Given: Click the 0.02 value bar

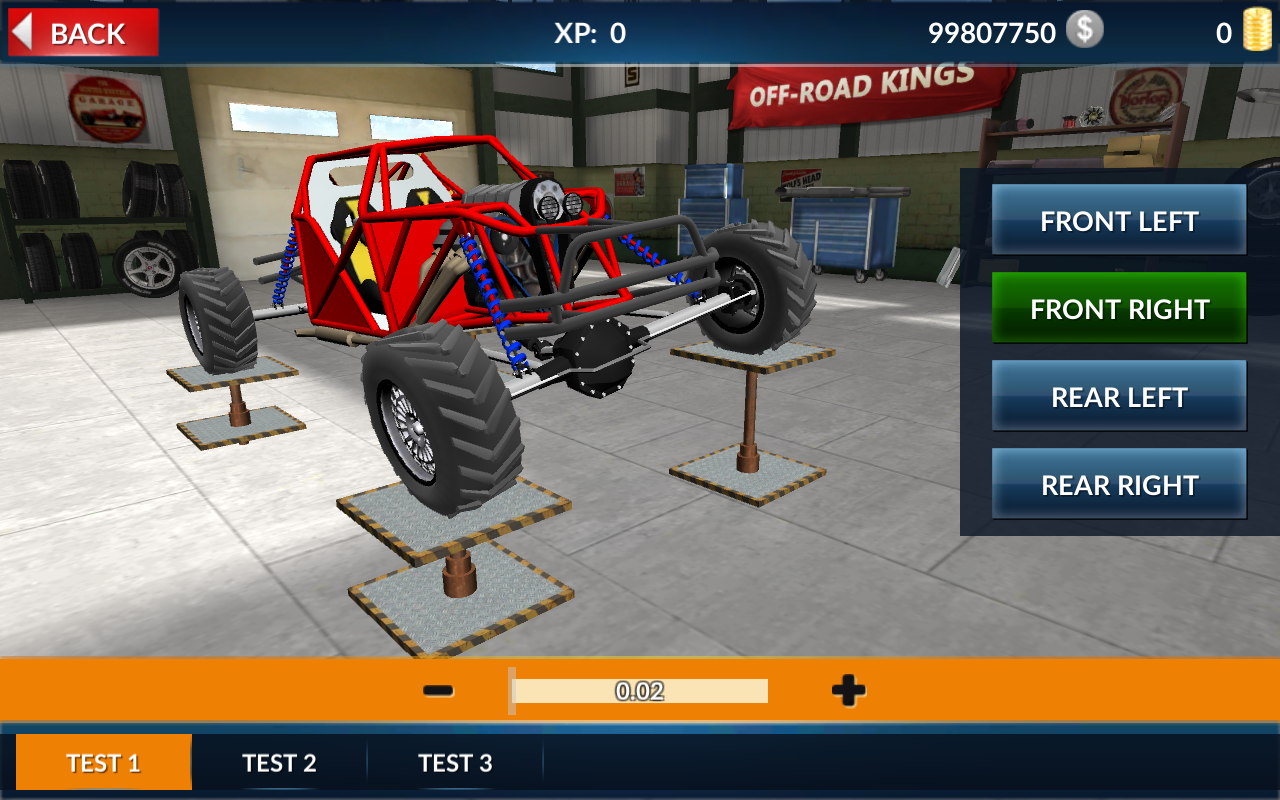Looking at the screenshot, I should [639, 690].
